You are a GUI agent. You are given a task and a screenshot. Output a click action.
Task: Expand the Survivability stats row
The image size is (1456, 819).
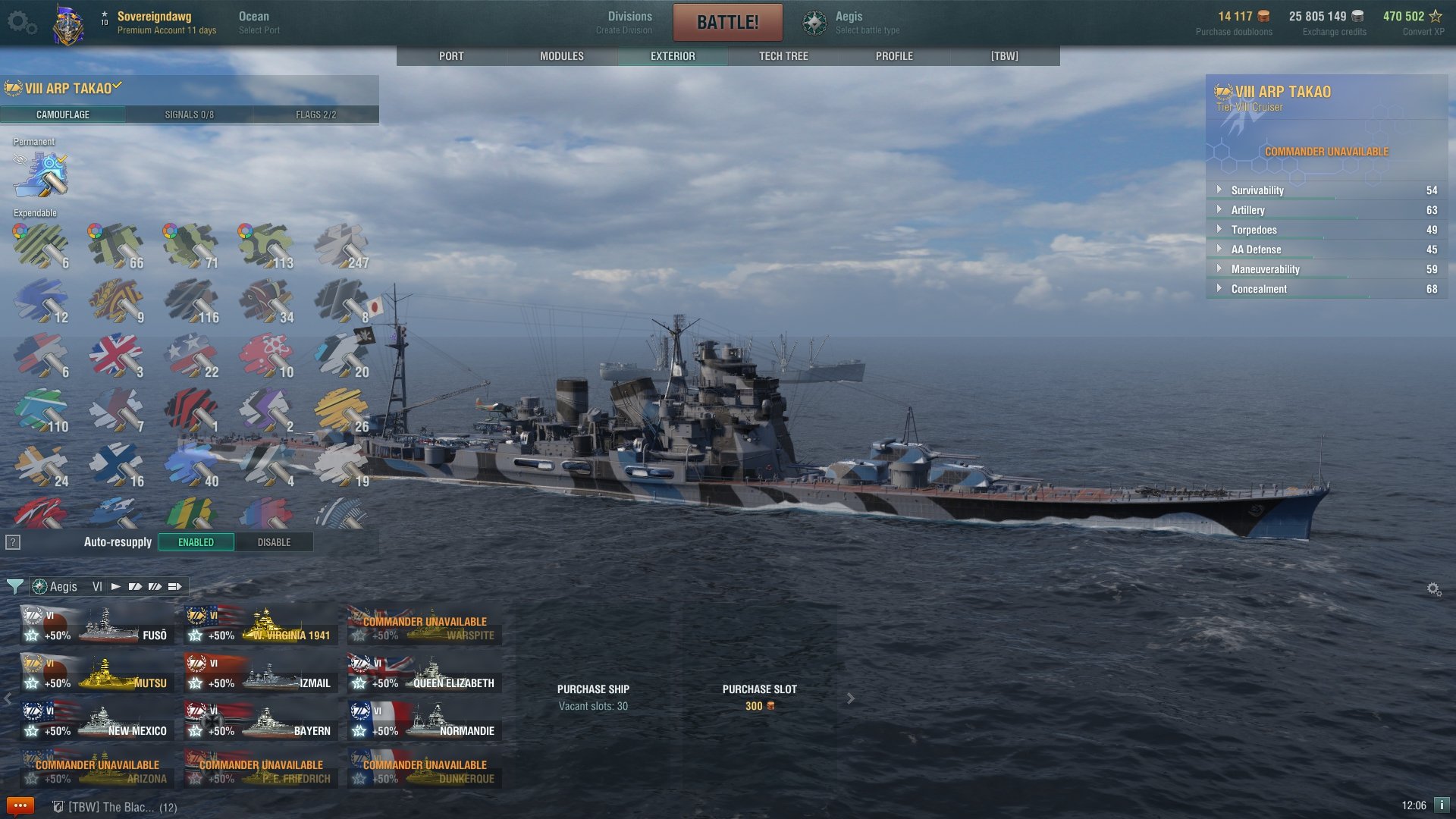click(x=1257, y=190)
